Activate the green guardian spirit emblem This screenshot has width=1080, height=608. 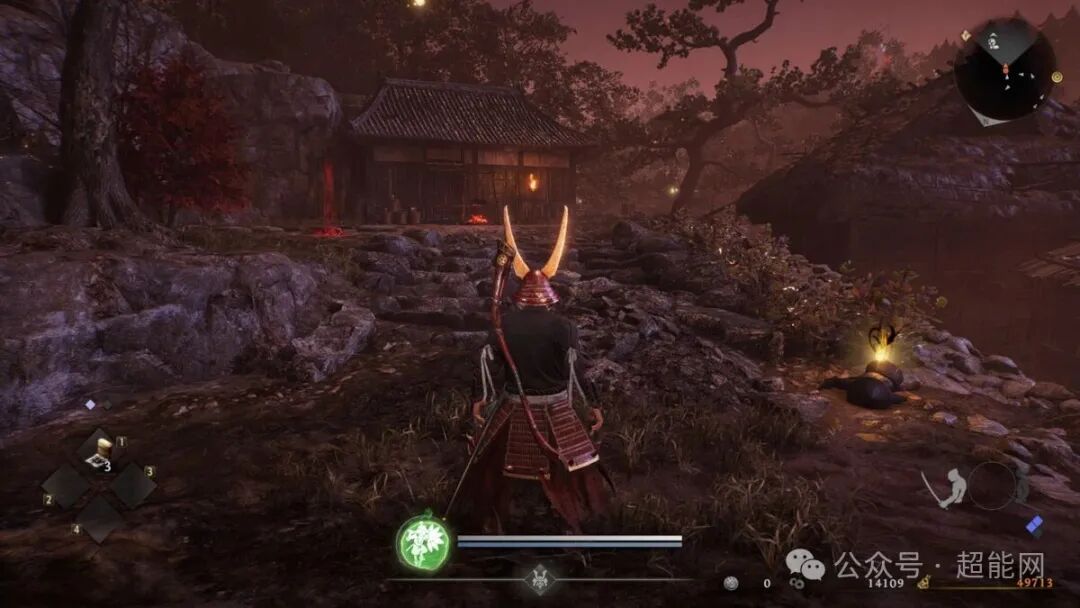pos(423,543)
